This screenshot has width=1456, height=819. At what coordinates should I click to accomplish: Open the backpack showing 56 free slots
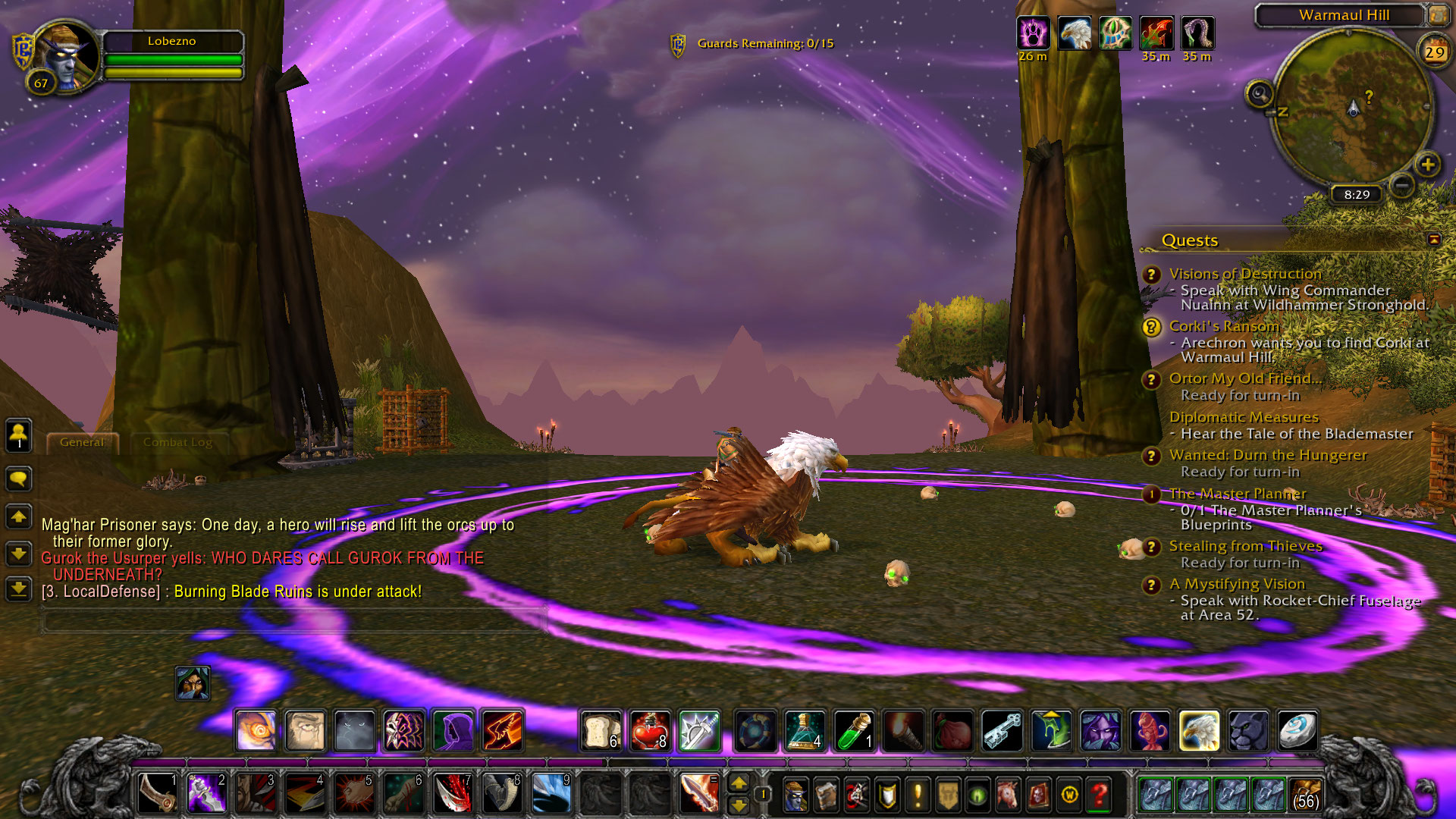[x=1306, y=794]
